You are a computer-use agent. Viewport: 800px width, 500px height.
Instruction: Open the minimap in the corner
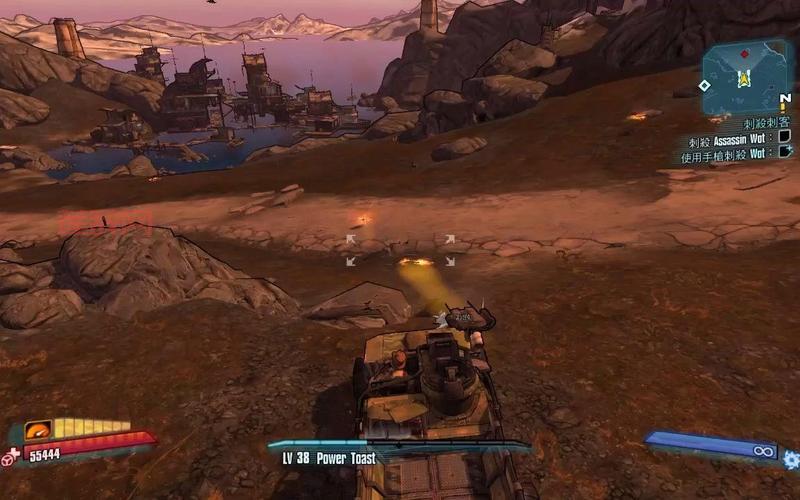pyautogui.click(x=745, y=77)
